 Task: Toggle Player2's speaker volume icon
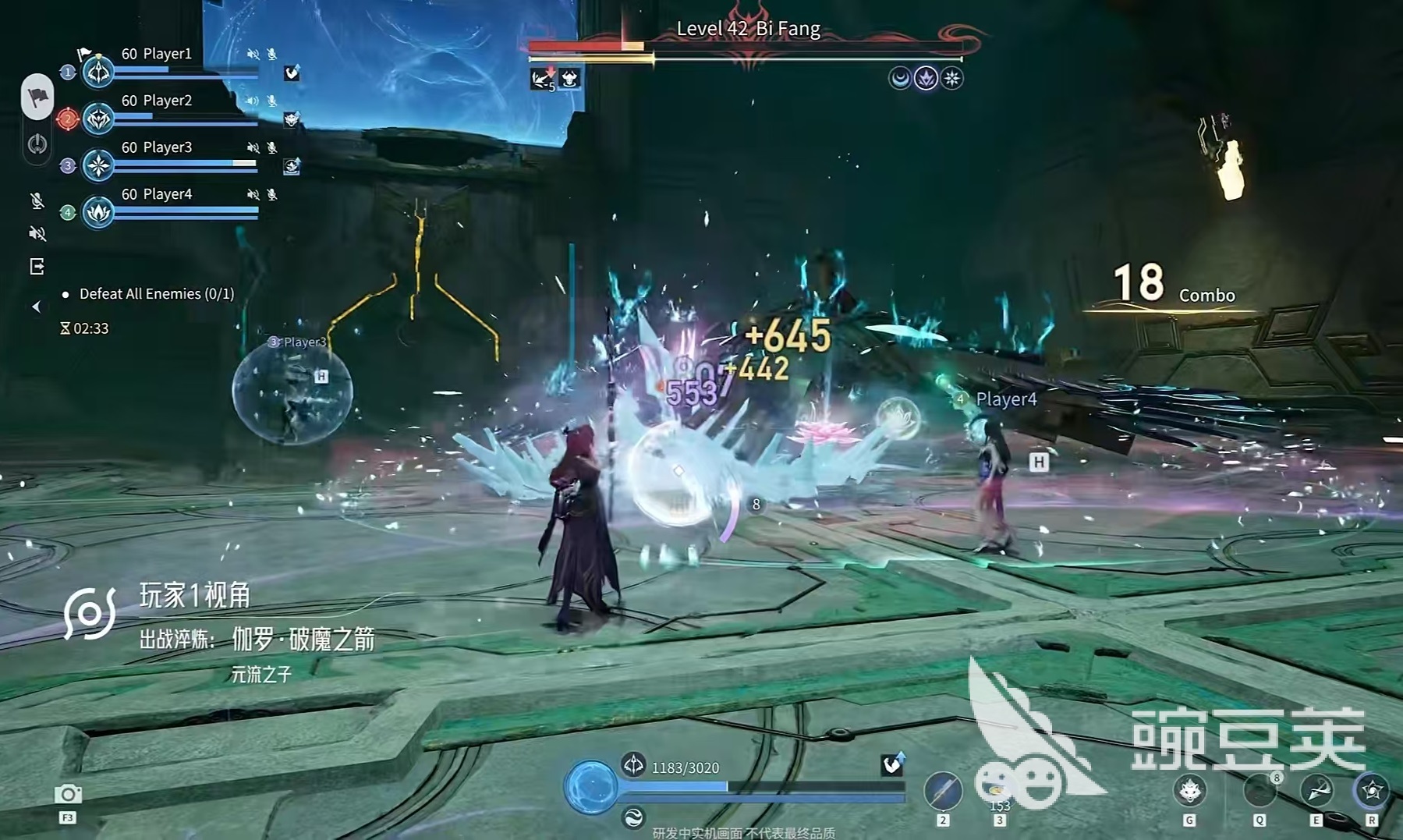[252, 101]
